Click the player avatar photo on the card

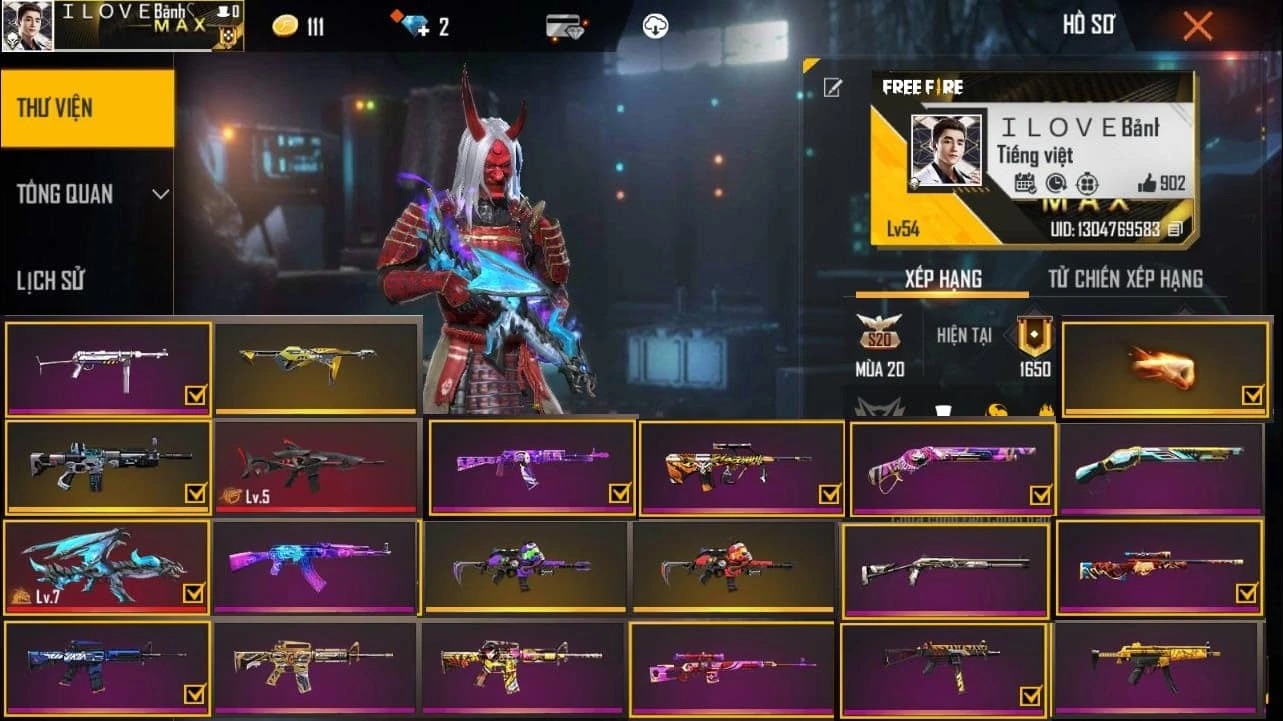[x=947, y=150]
